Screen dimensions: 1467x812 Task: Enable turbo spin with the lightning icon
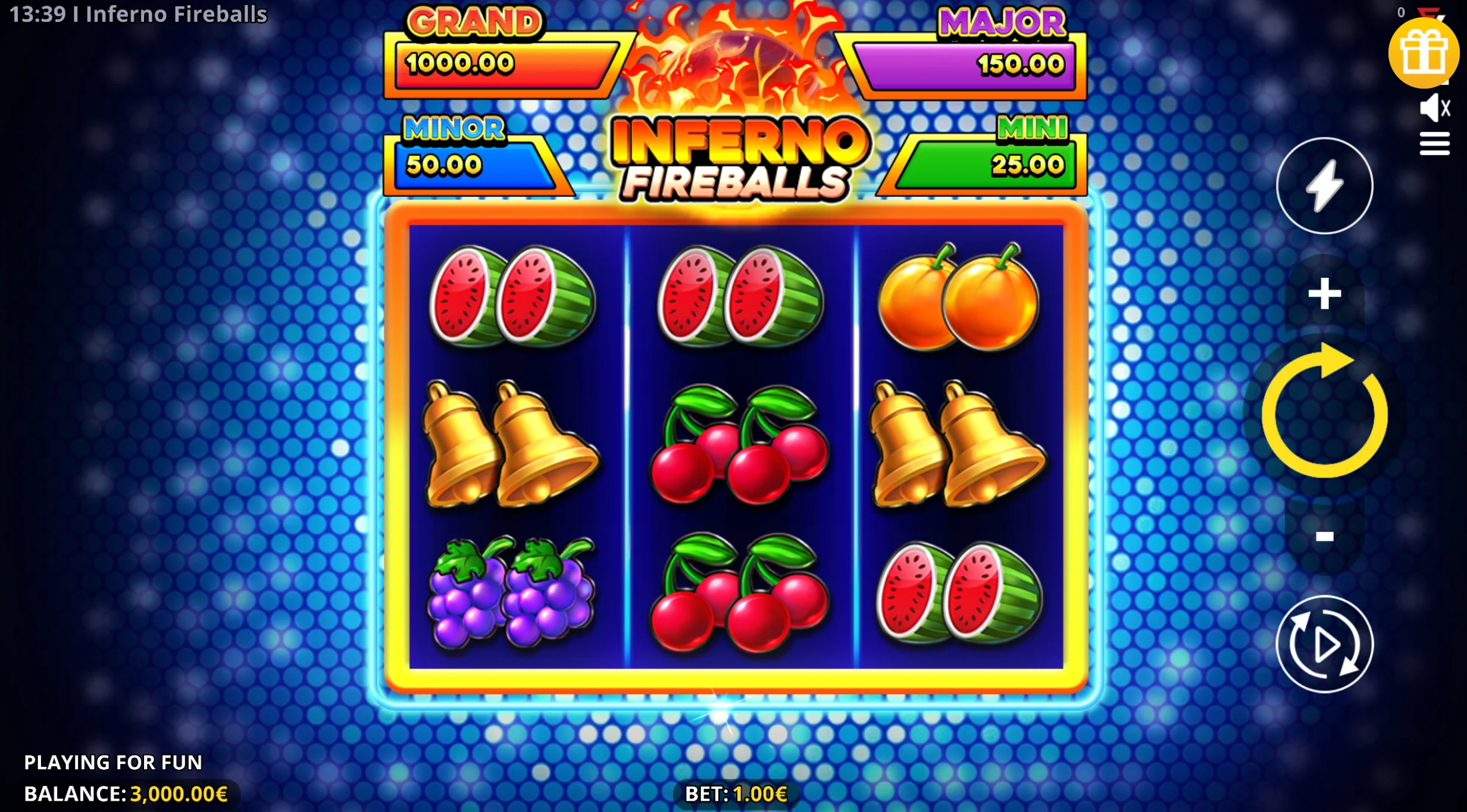1324,186
